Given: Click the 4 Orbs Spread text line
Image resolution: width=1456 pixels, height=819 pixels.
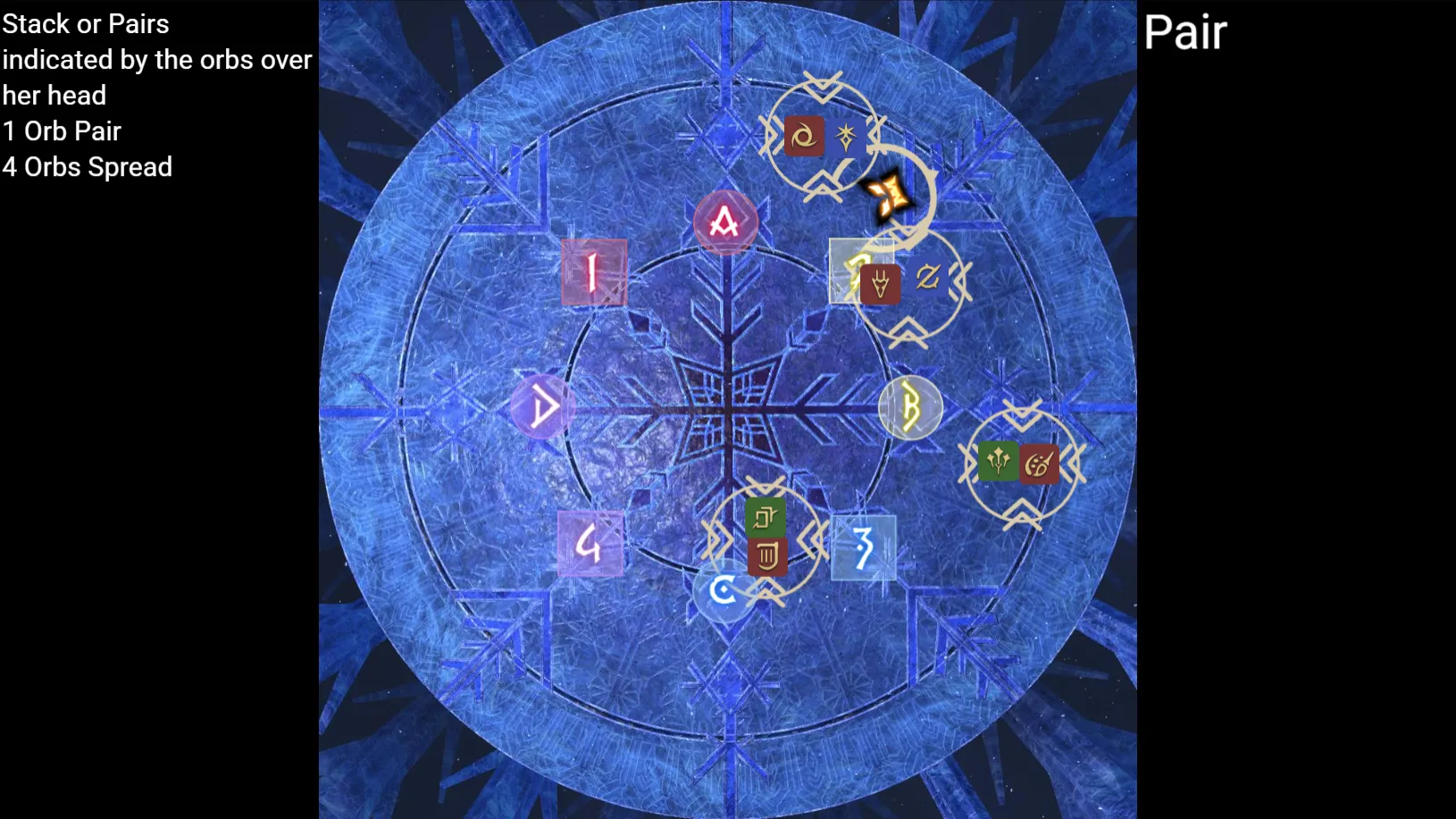Looking at the screenshot, I should [88, 167].
